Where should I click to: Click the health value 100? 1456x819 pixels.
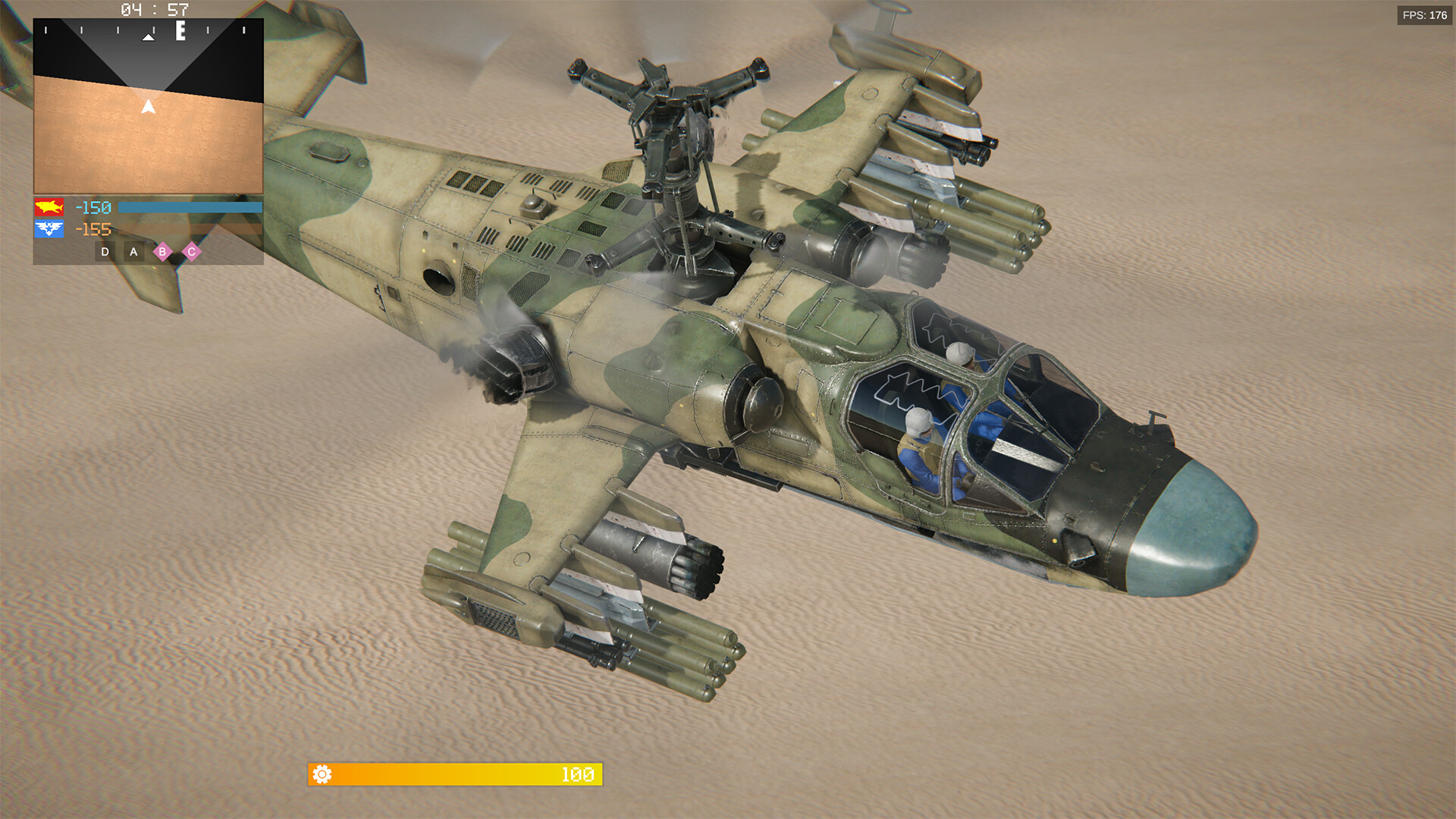(576, 776)
